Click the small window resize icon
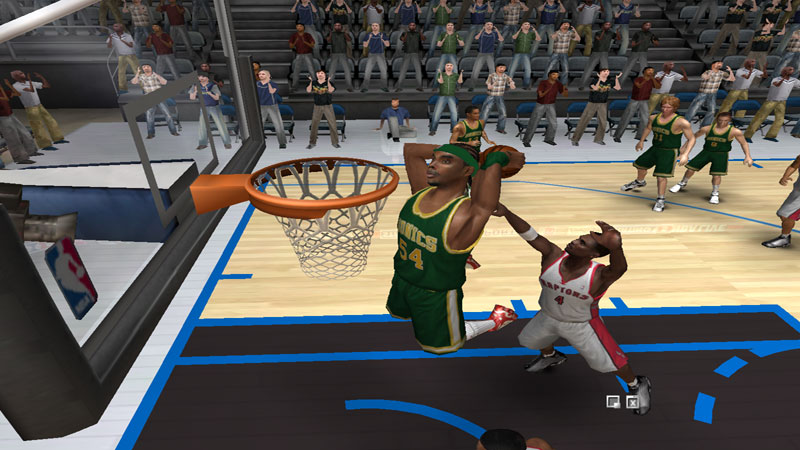The height and width of the screenshot is (450, 800). (x=612, y=402)
